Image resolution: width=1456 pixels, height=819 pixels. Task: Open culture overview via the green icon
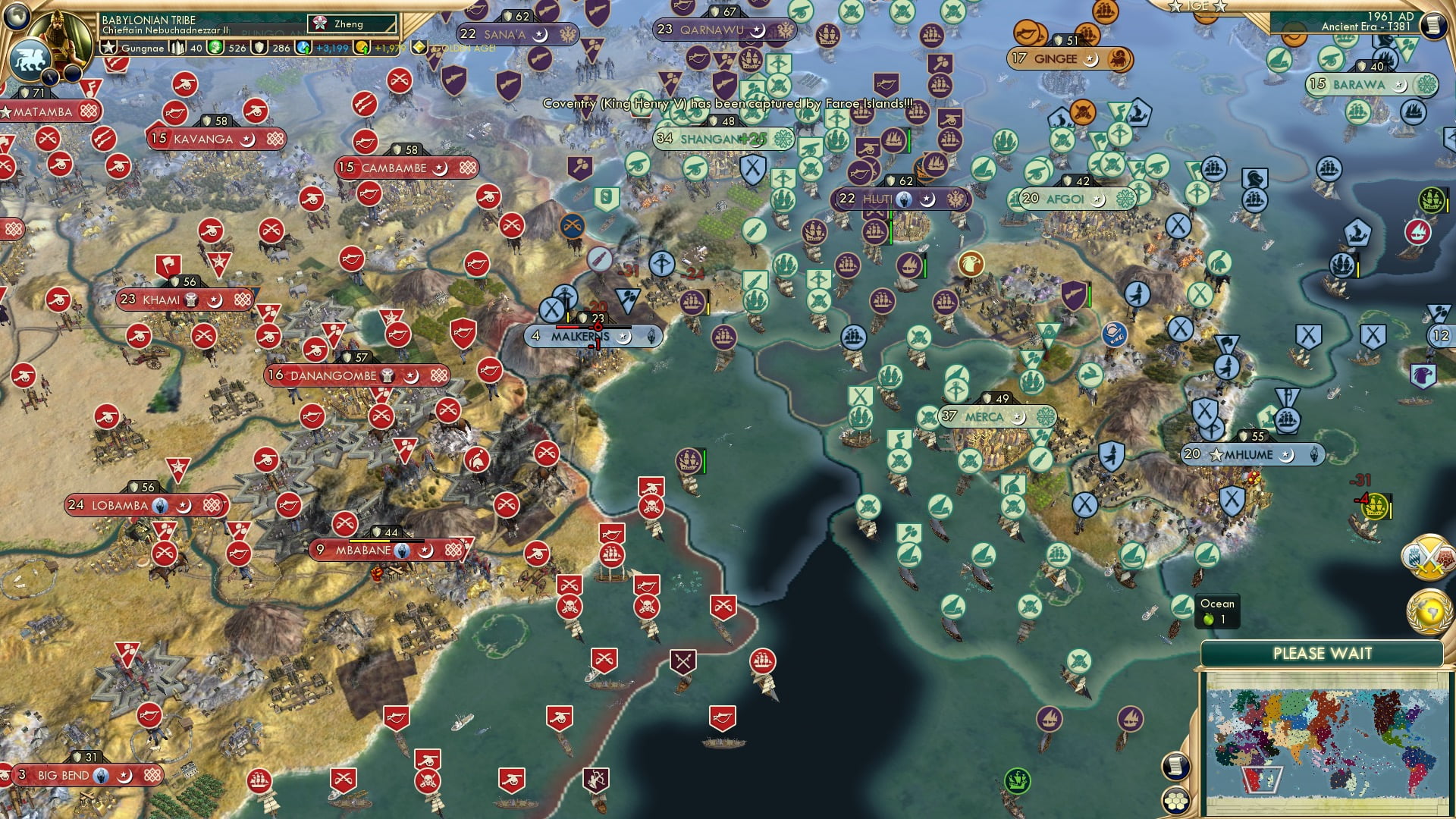click(215, 48)
